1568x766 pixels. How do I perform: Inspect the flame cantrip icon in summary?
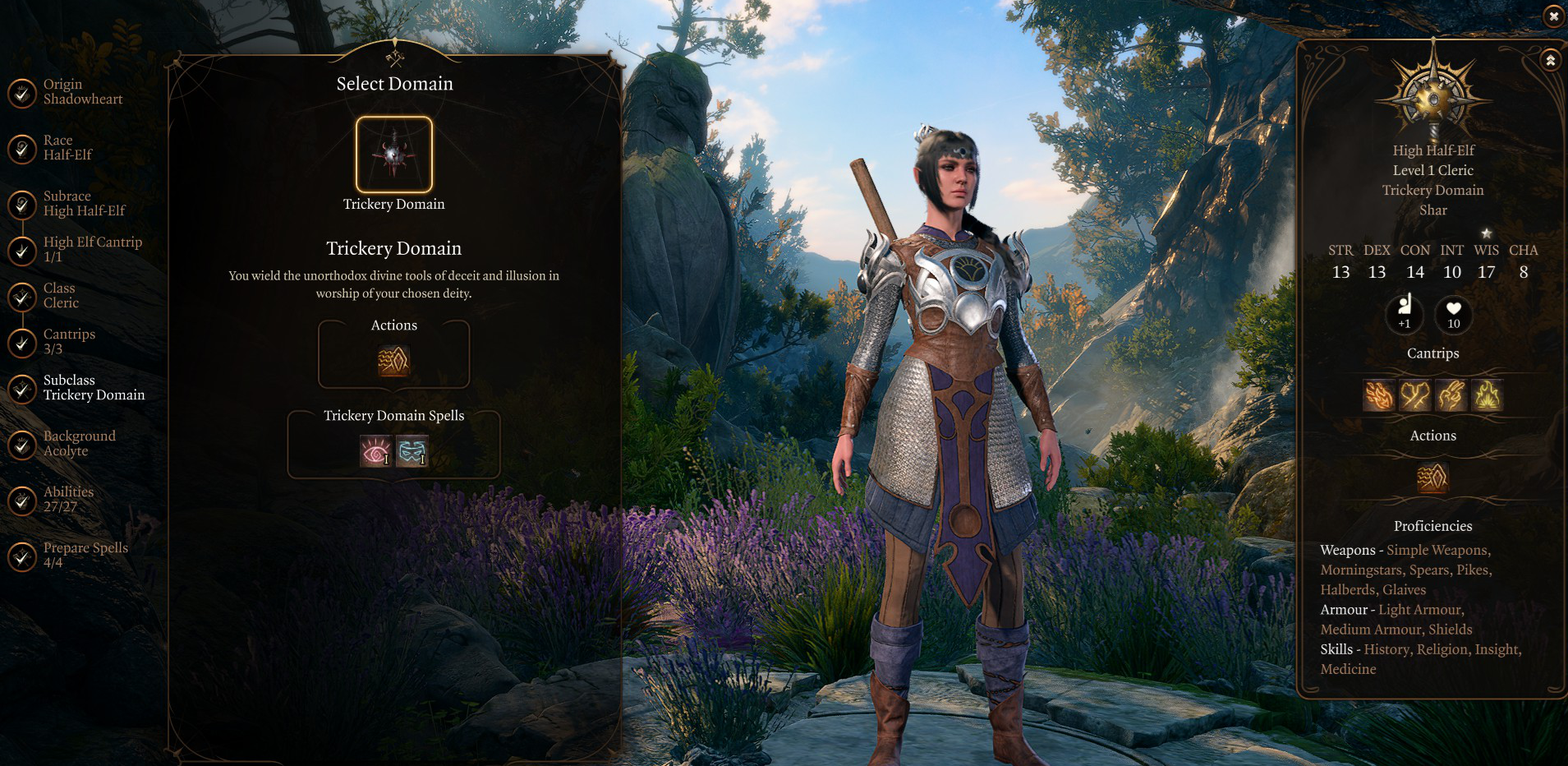1488,395
